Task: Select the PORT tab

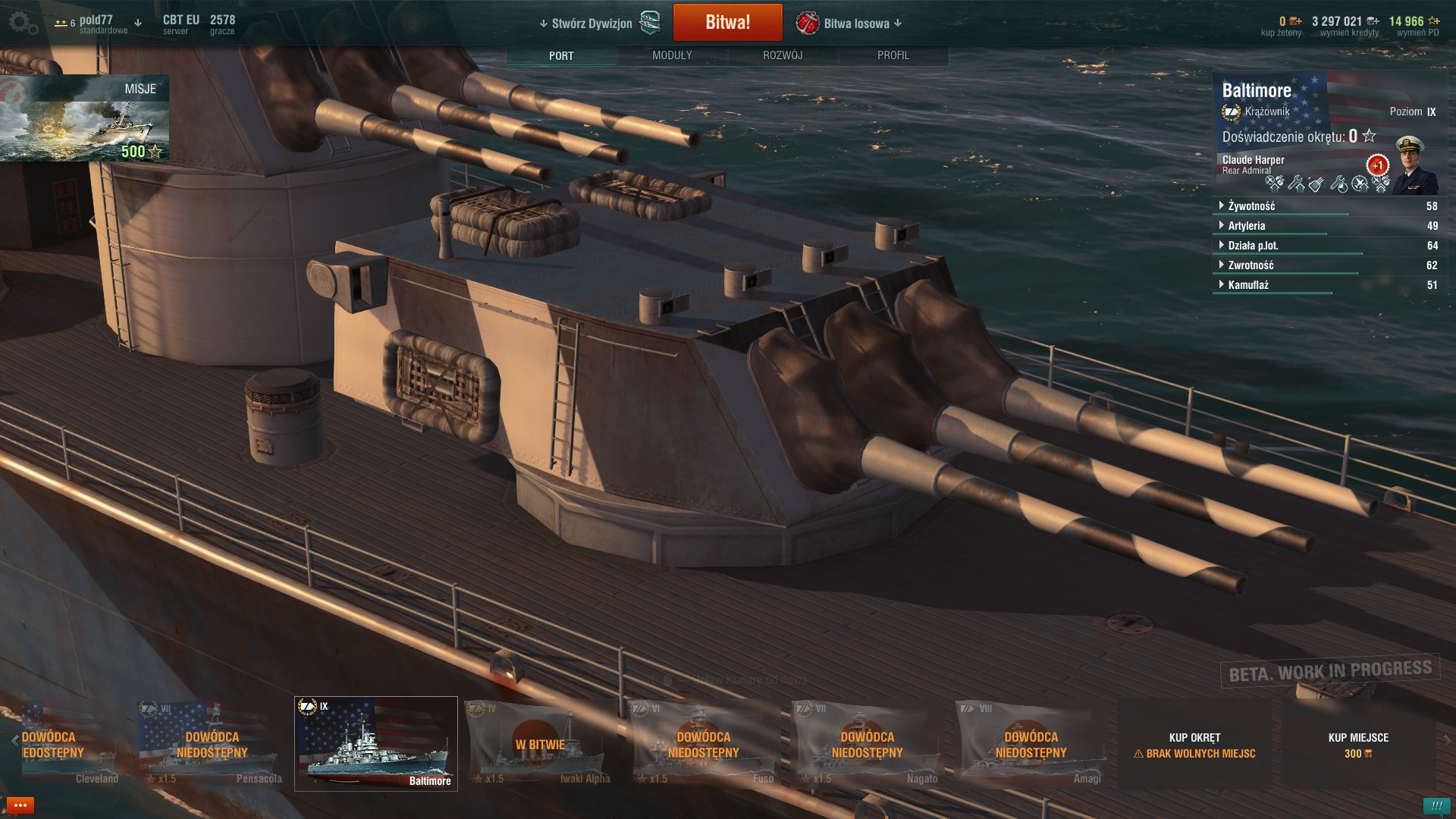Action: pyautogui.click(x=561, y=55)
